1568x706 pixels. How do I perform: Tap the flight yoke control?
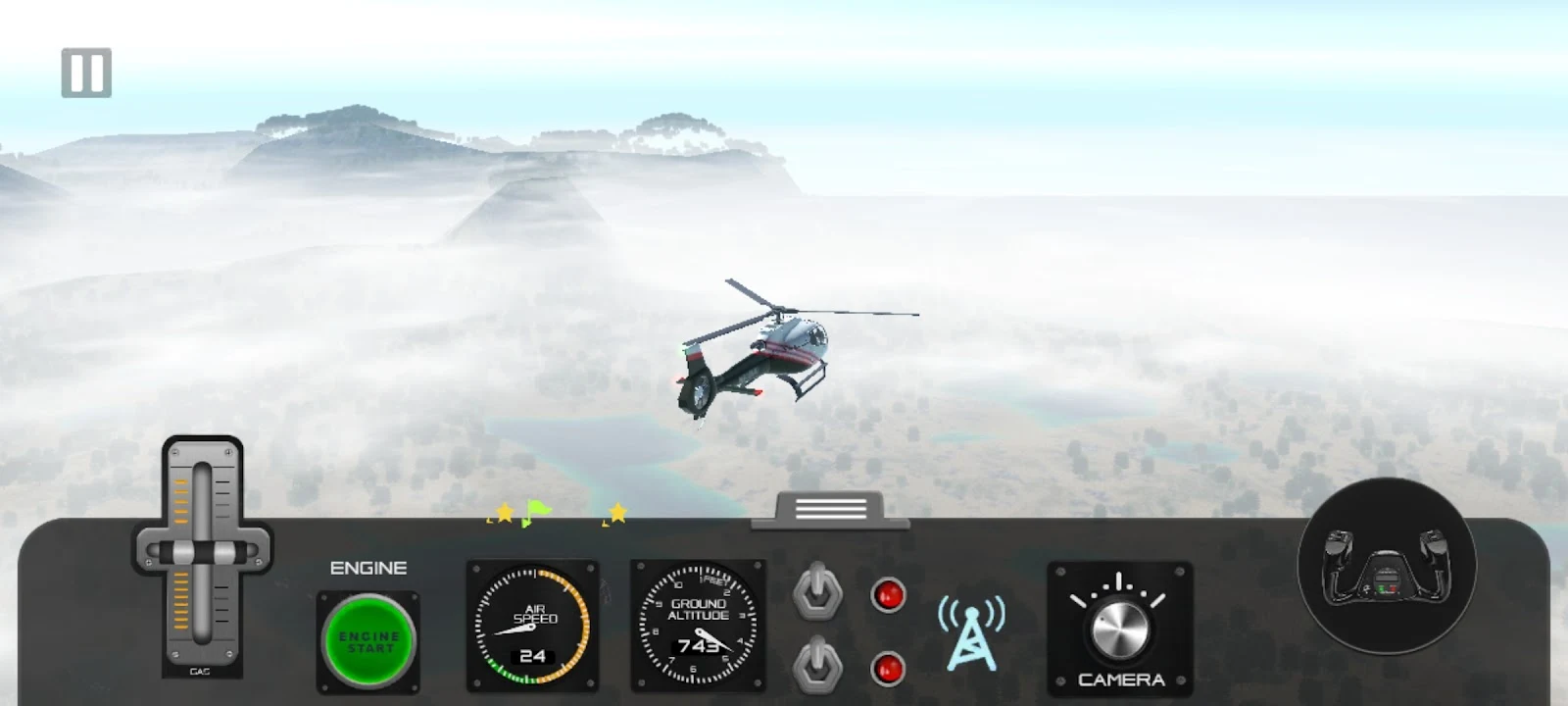coord(1386,566)
